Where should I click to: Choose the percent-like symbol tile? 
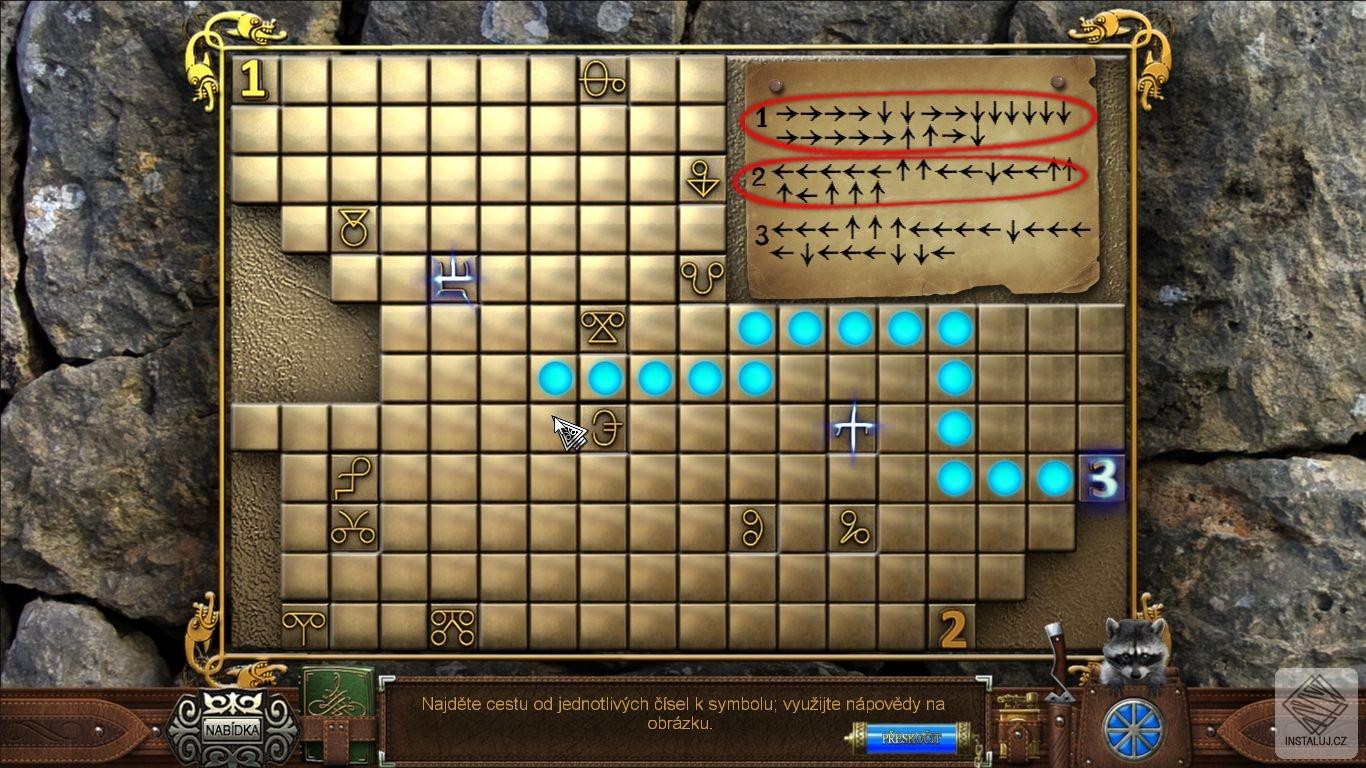[x=853, y=529]
